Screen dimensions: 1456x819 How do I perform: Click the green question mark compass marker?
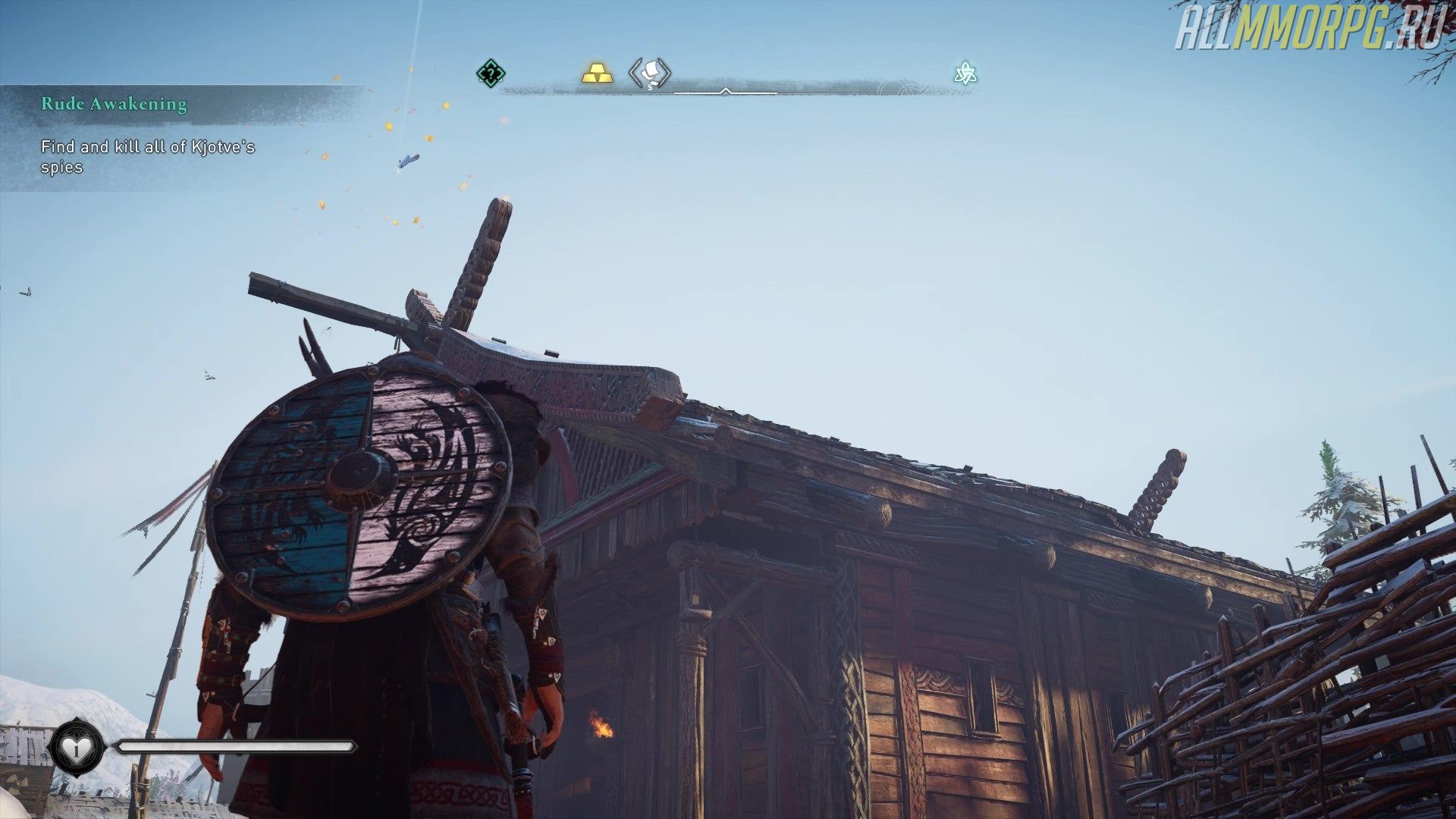pos(491,74)
